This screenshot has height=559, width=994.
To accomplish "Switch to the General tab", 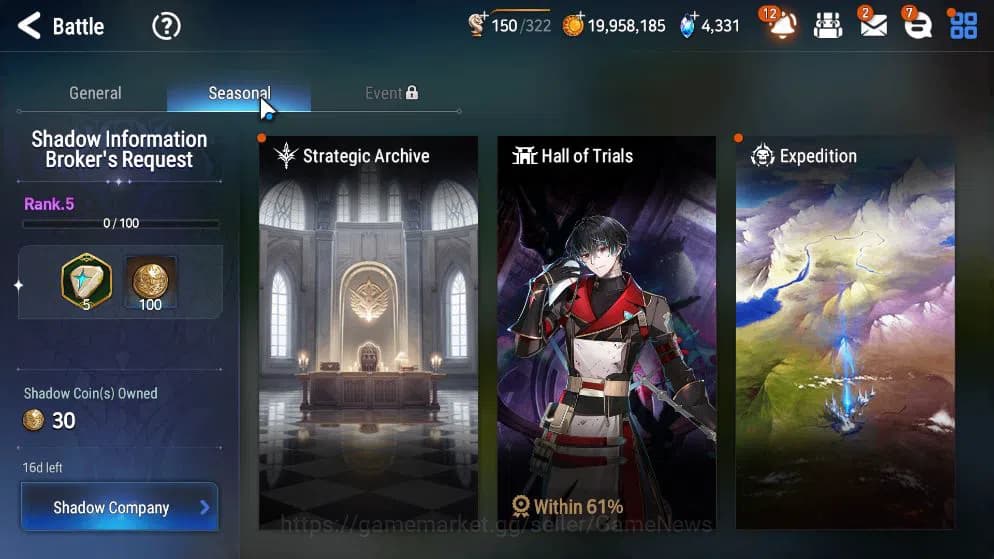I will pyautogui.click(x=95, y=93).
